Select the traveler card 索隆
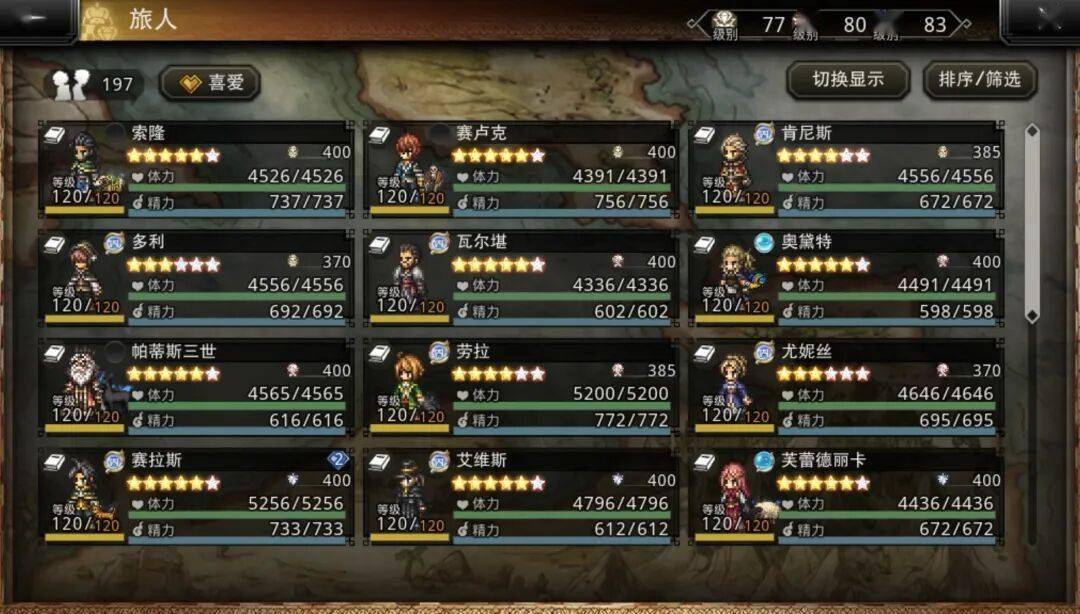The width and height of the screenshot is (1080, 614). tap(196, 168)
